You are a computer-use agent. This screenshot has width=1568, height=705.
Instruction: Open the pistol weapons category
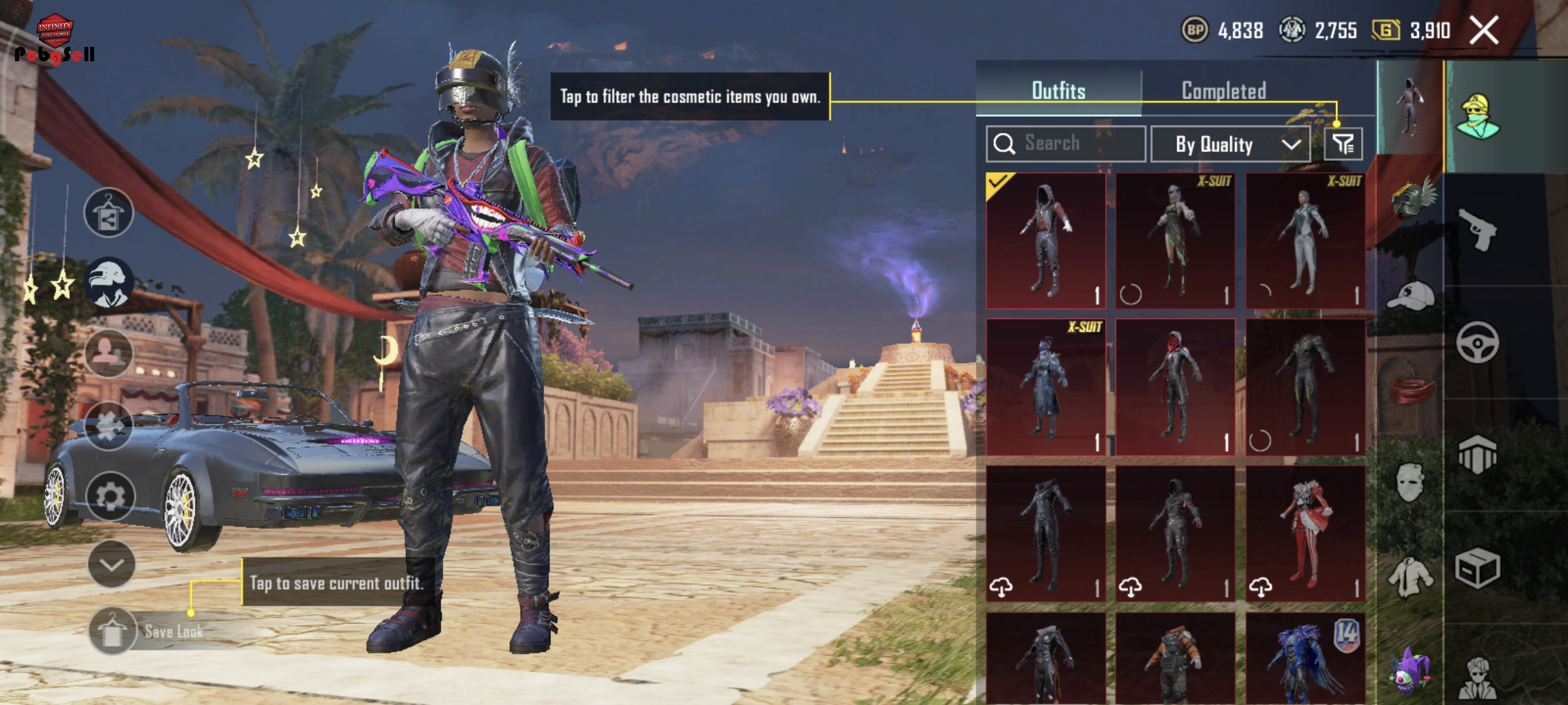[1477, 229]
